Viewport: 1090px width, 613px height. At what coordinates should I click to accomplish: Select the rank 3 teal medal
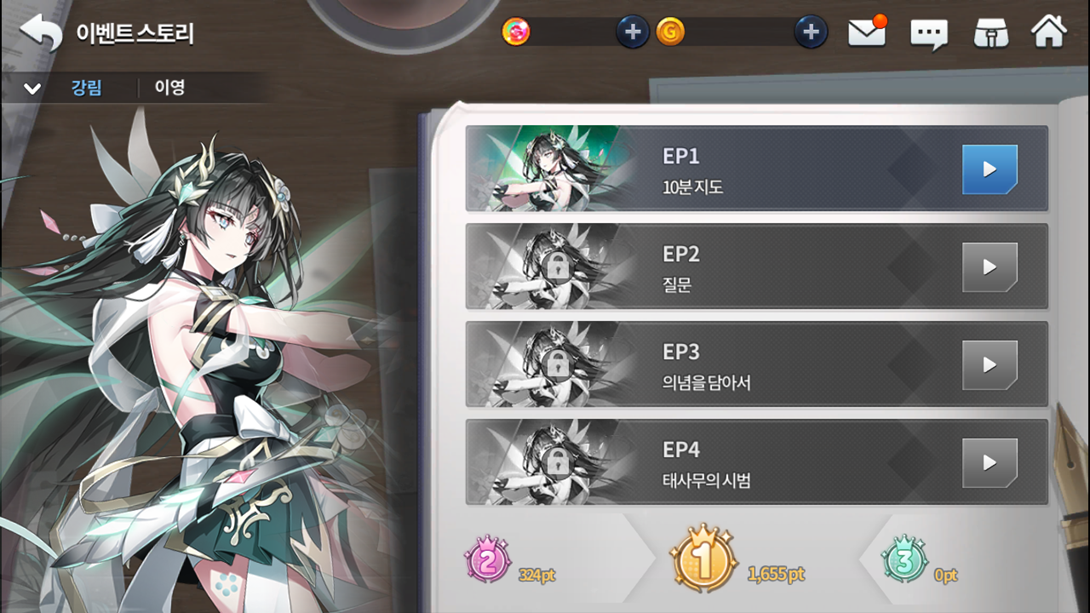pyautogui.click(x=904, y=562)
